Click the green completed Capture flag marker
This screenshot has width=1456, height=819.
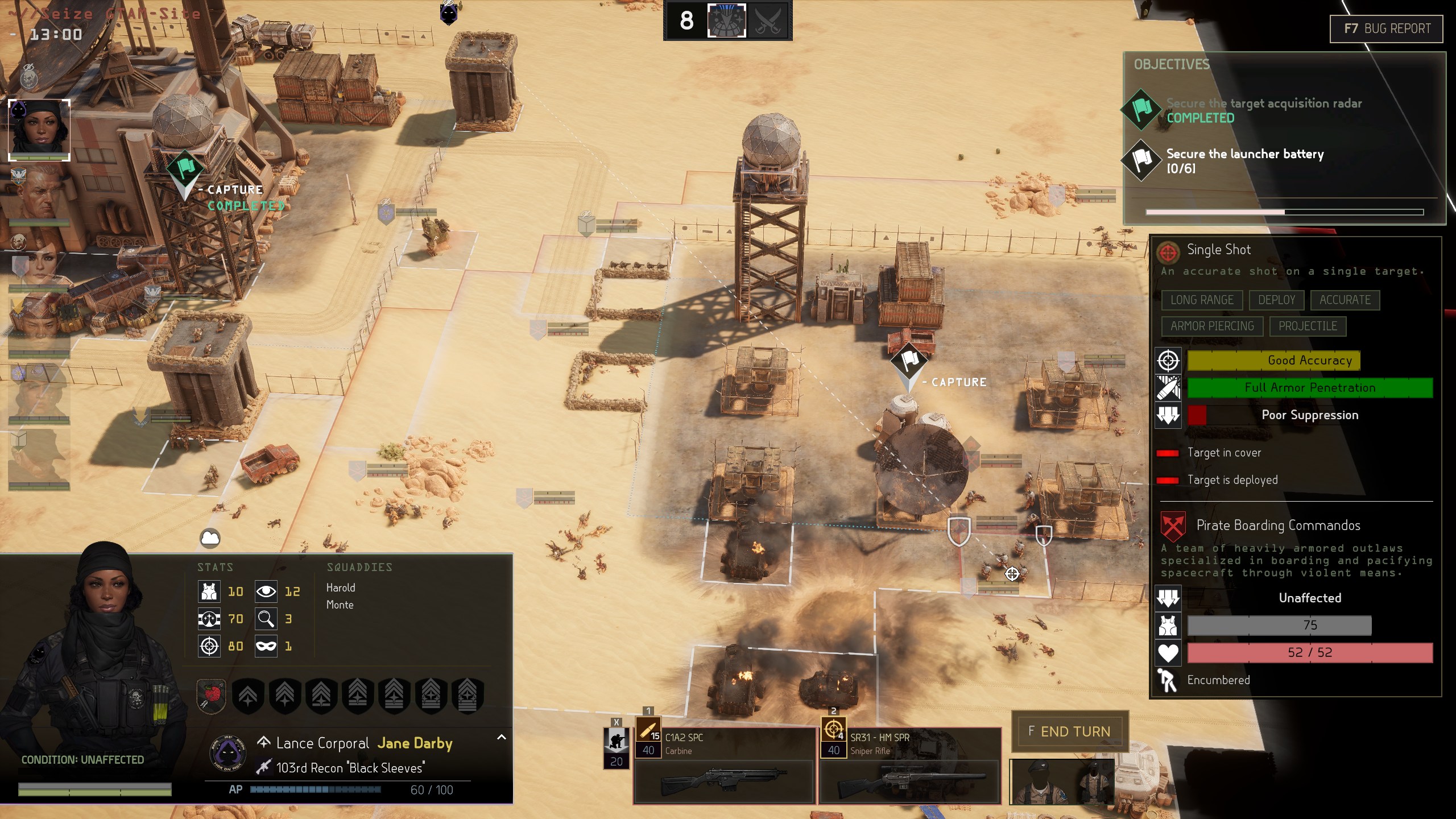coord(185,169)
